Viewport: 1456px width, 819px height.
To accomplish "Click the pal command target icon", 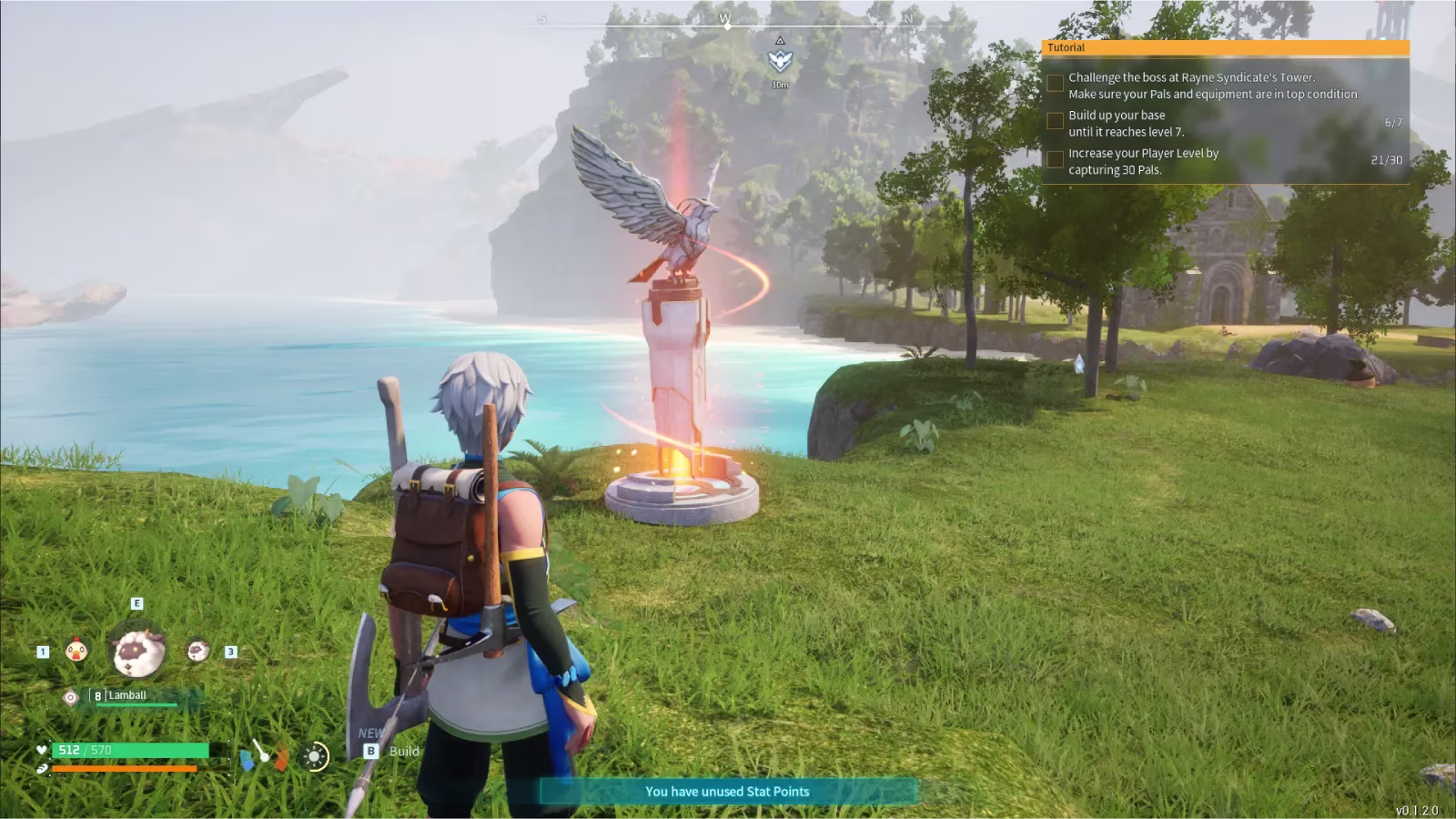I will point(70,697).
